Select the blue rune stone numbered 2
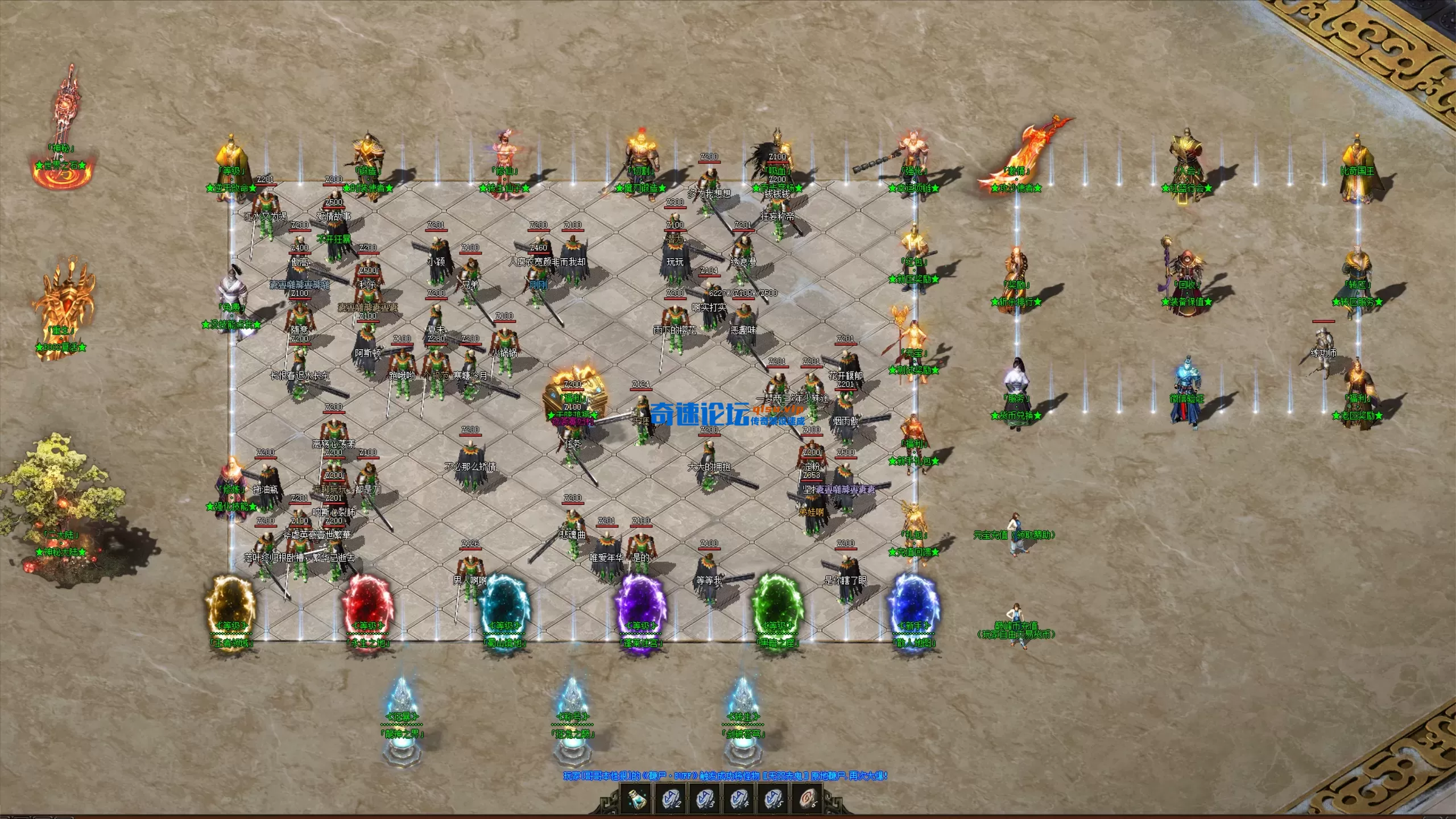The image size is (1456, 819). coord(671,799)
